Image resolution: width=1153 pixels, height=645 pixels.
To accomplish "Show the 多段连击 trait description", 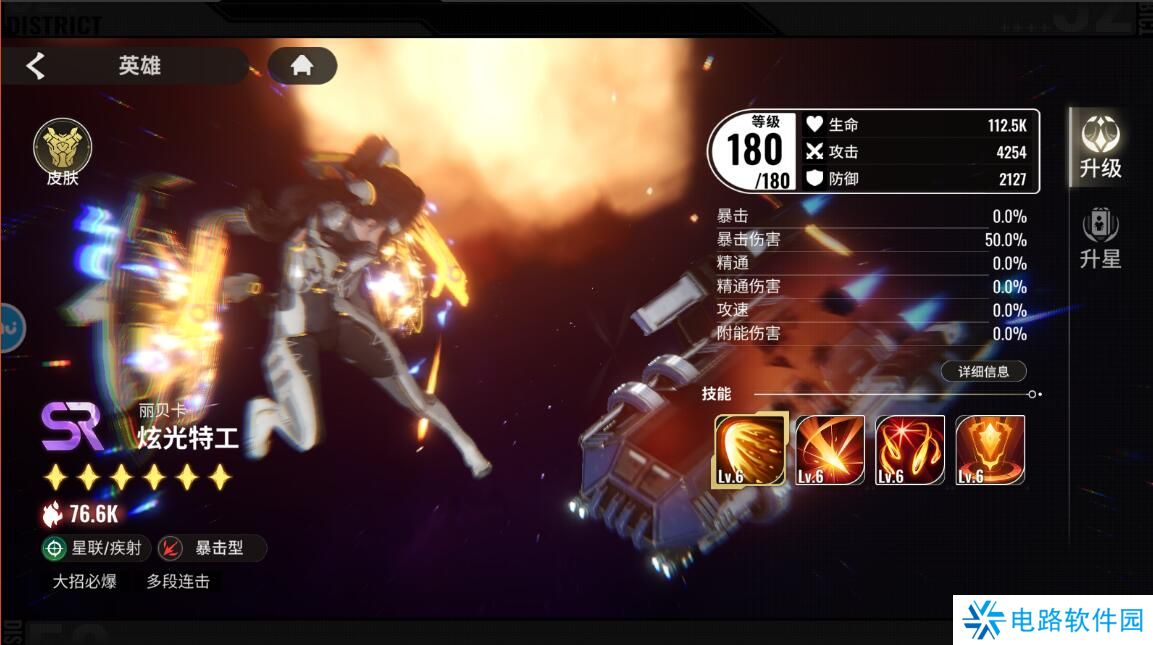I will tap(178, 581).
